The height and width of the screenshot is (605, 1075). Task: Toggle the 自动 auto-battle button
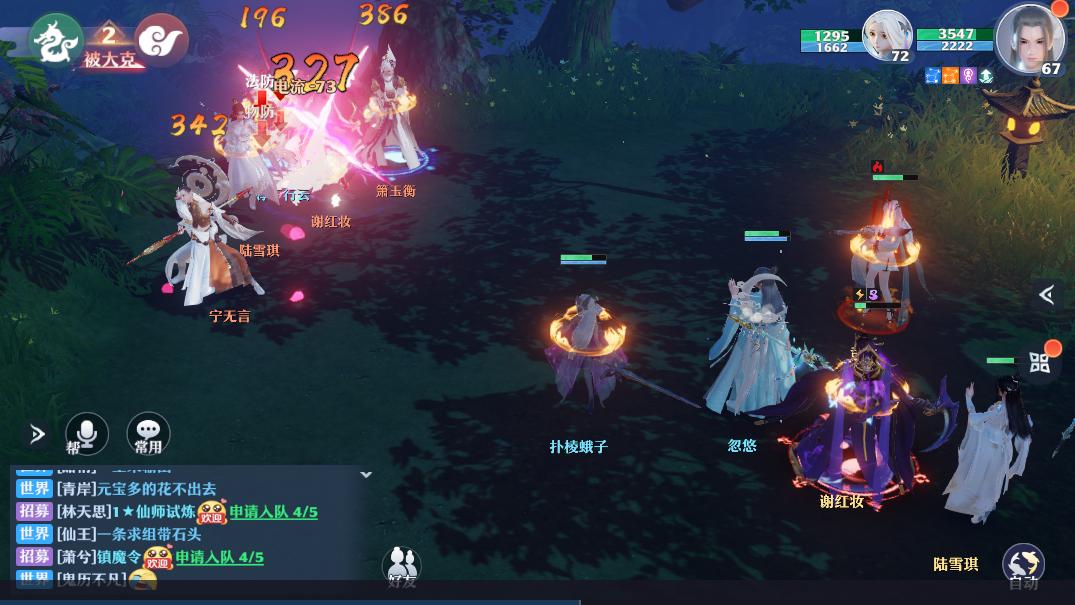pyautogui.click(x=1023, y=565)
